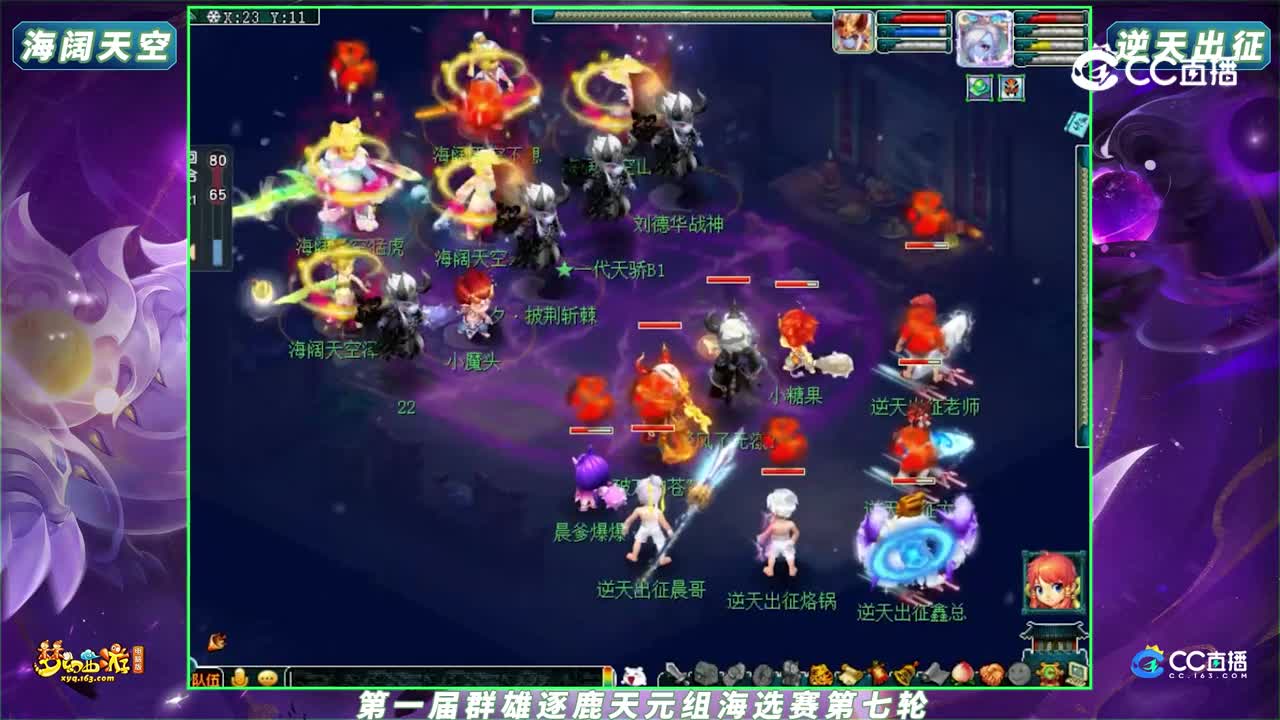Open the computer terminal system icon

(1075, 673)
